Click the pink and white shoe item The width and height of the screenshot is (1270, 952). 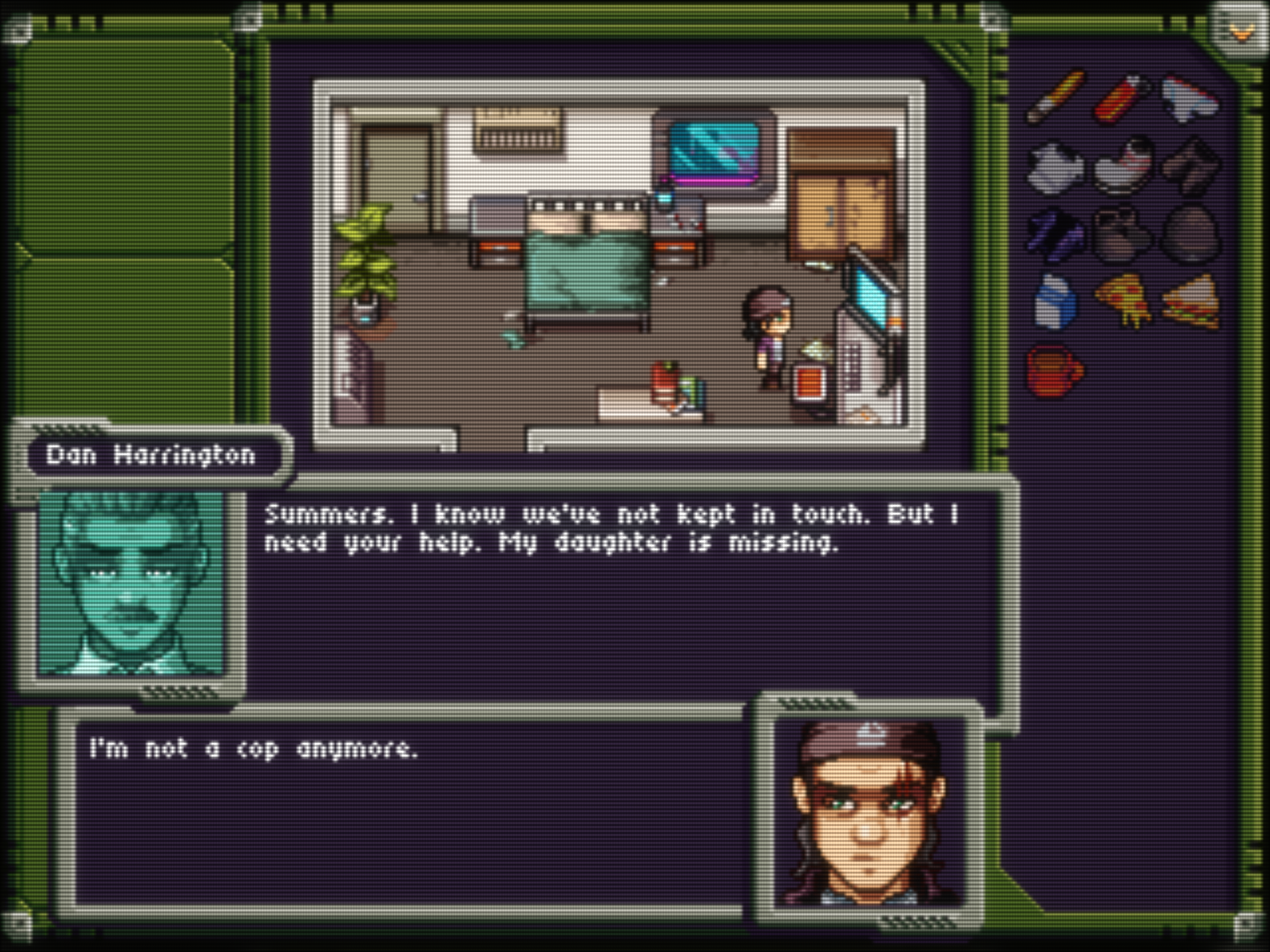click(x=1123, y=165)
